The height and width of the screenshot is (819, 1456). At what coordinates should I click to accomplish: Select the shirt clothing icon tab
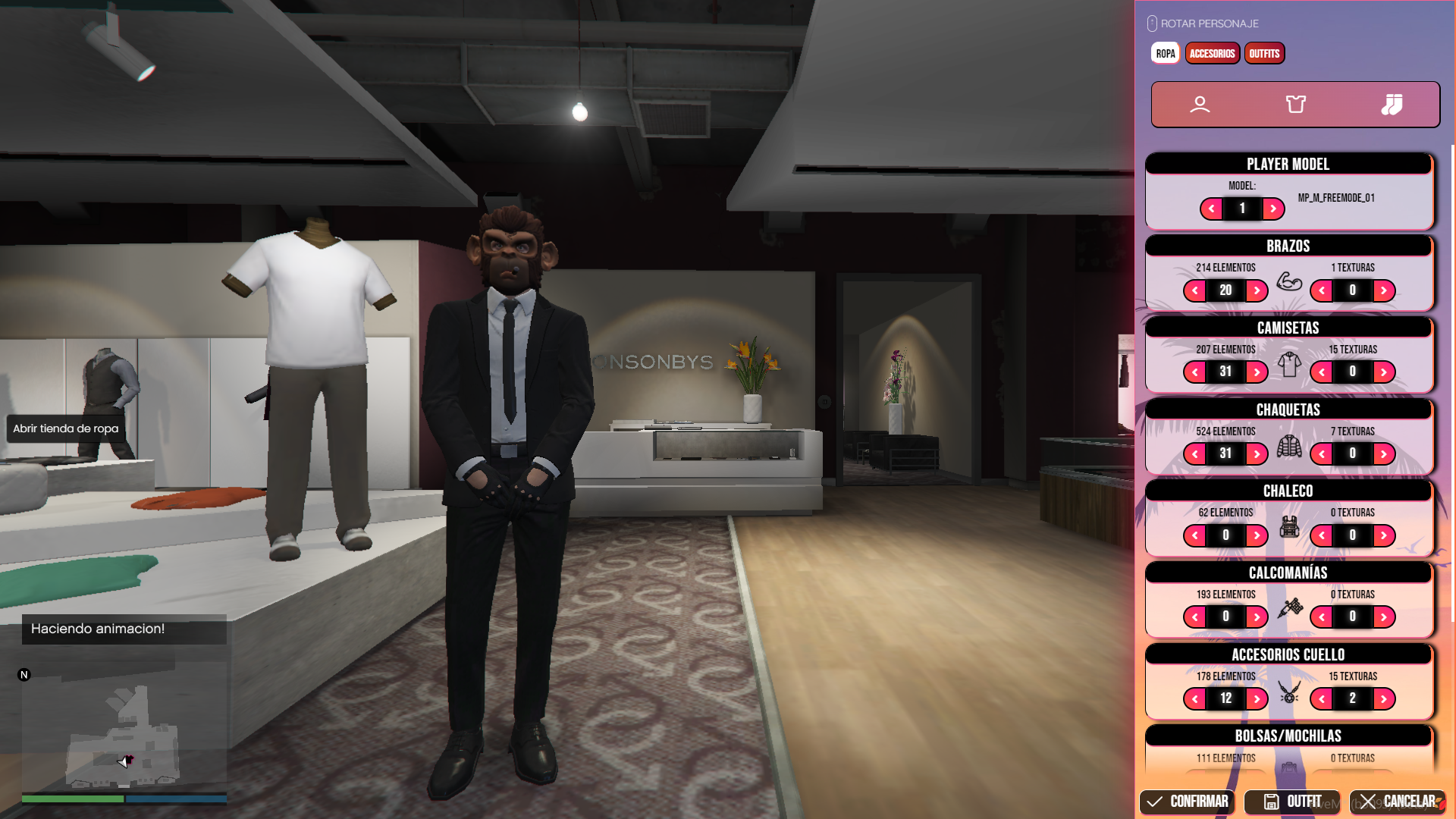(1295, 105)
